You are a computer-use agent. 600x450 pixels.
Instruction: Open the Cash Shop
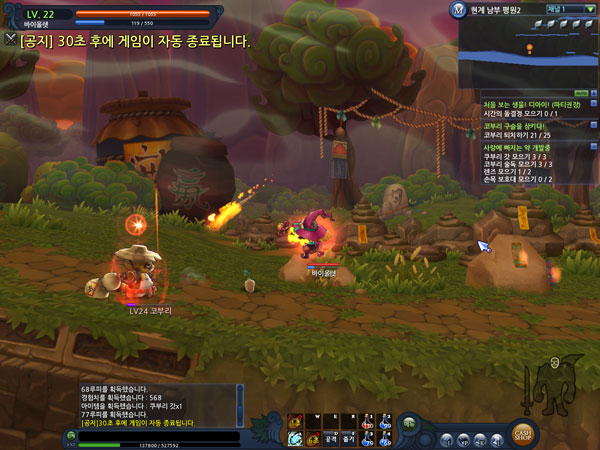tap(523, 432)
